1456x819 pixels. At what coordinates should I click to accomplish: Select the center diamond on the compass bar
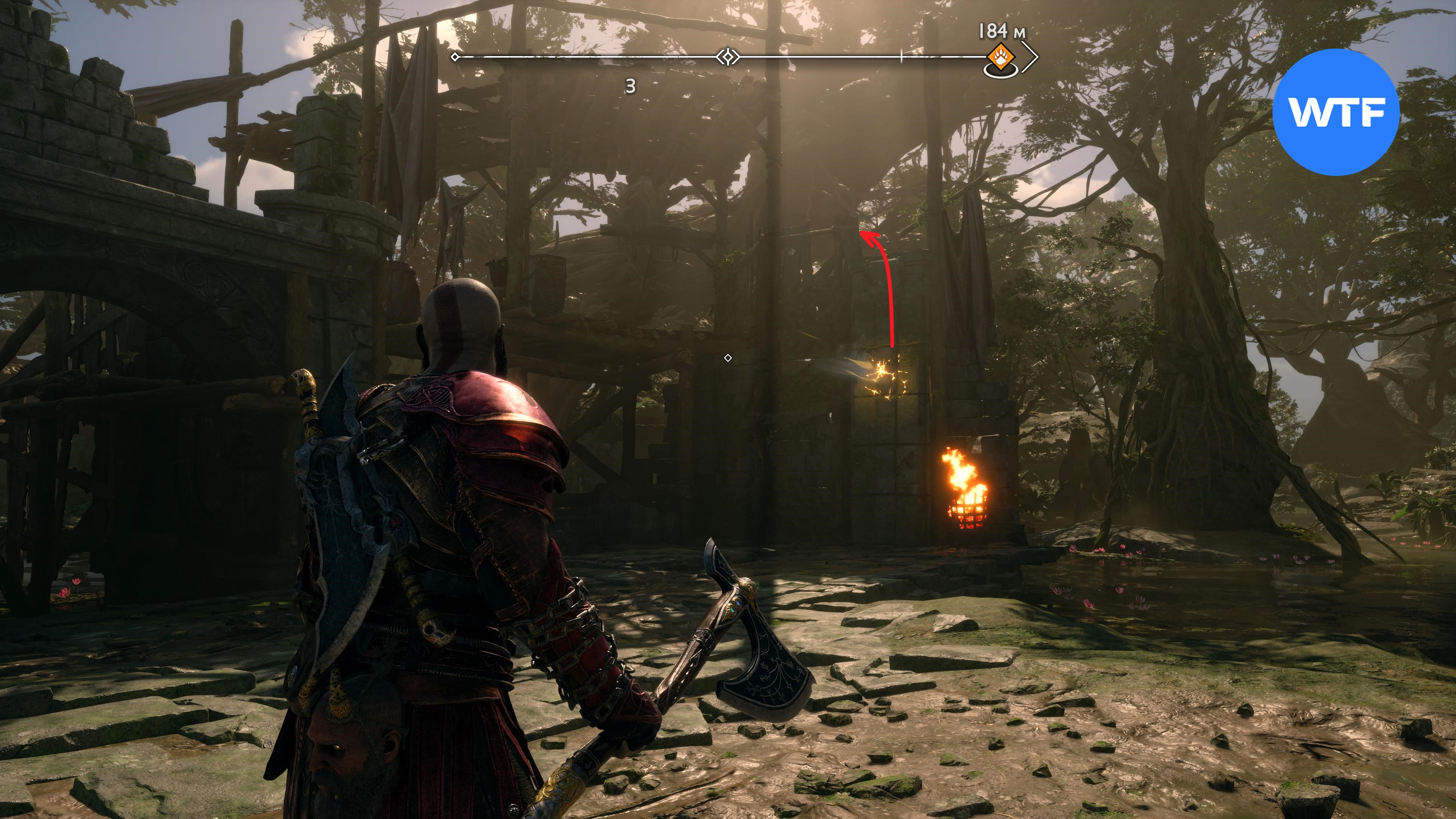[728, 57]
